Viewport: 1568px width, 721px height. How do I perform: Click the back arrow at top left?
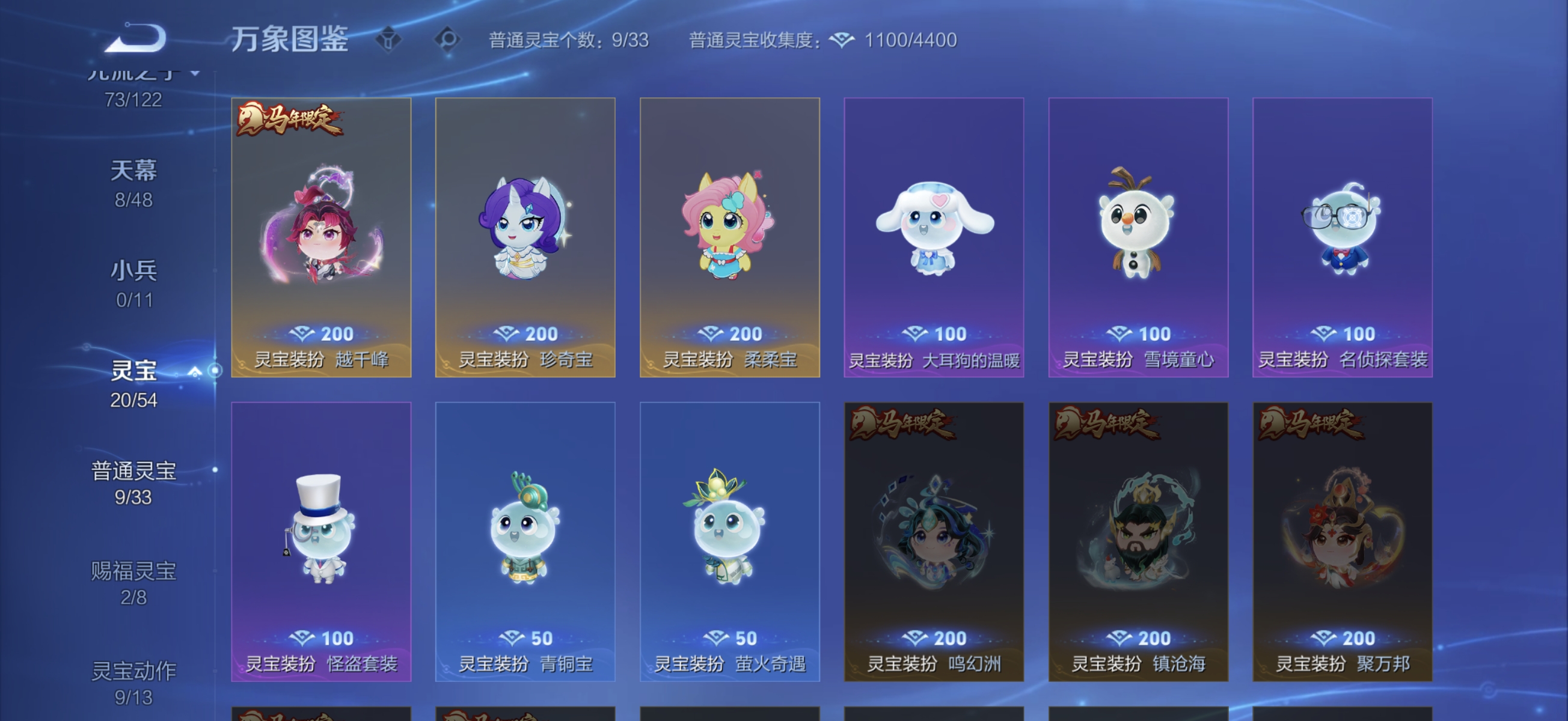(x=136, y=38)
